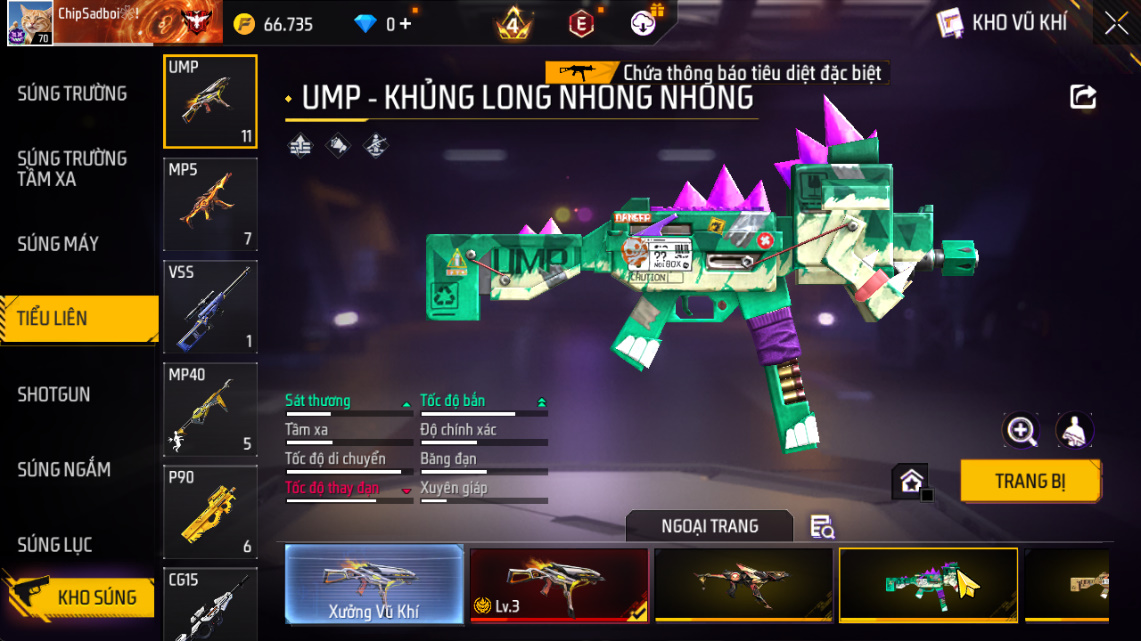Screen dimensions: 1141x641
Task: Close the weapon vault screen
Action: click(x=1116, y=24)
